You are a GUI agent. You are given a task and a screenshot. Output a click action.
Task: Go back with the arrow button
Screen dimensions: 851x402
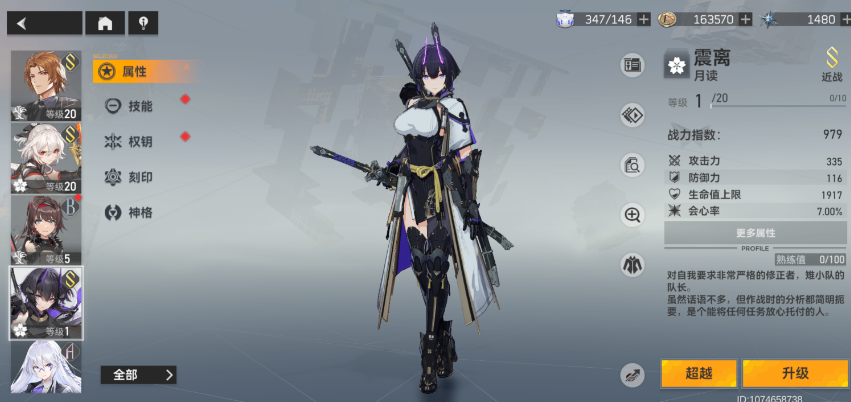(44, 22)
